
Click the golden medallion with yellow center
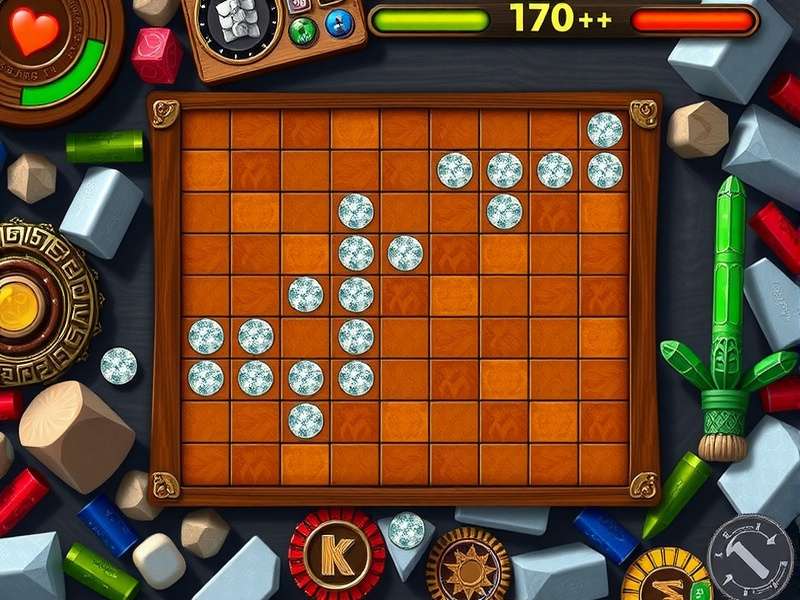pos(22,306)
